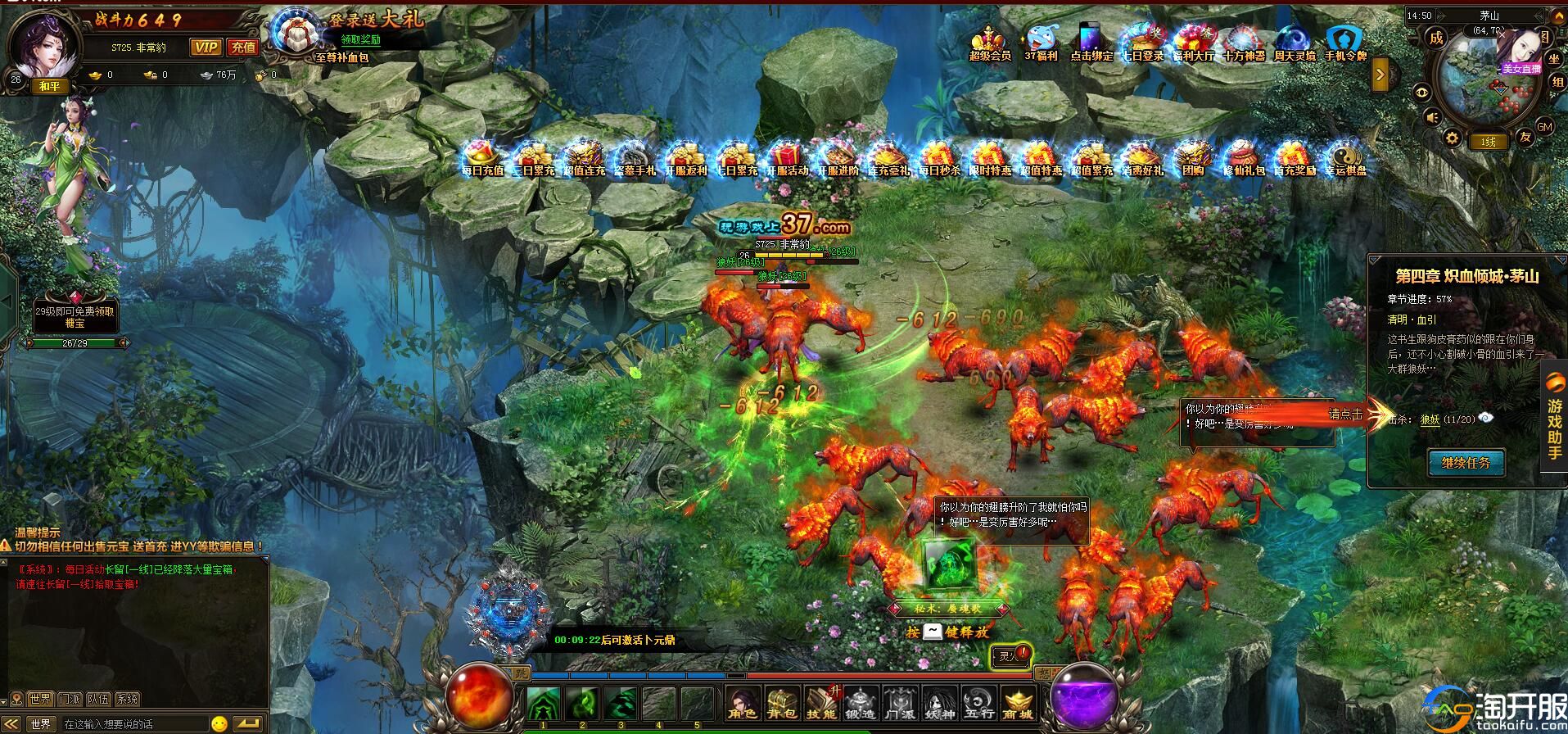Open settings with the gear icon

tap(1452, 138)
